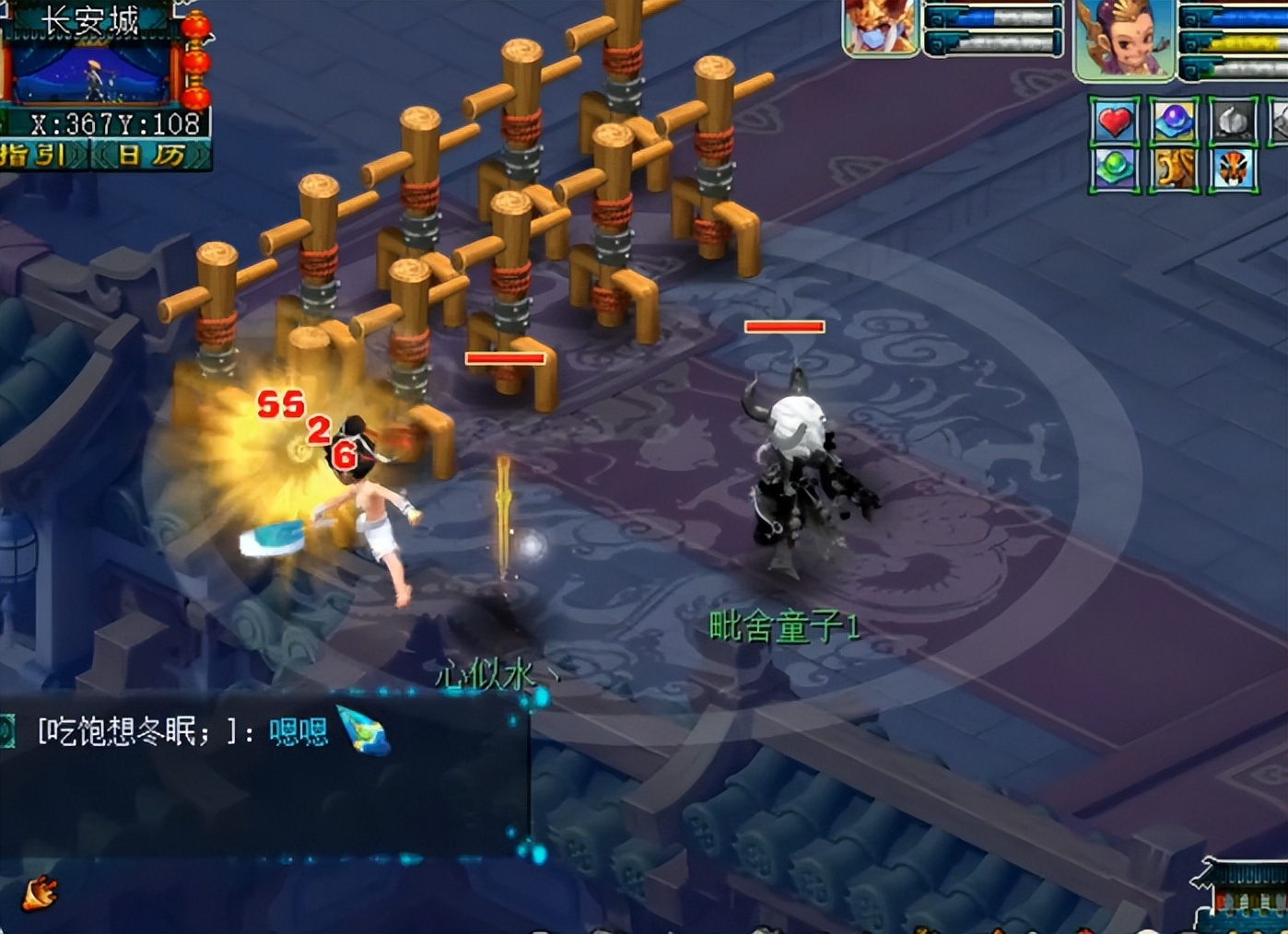Open the horn icon below the chat
The width and height of the screenshot is (1288, 934).
pyautogui.click(x=40, y=893)
